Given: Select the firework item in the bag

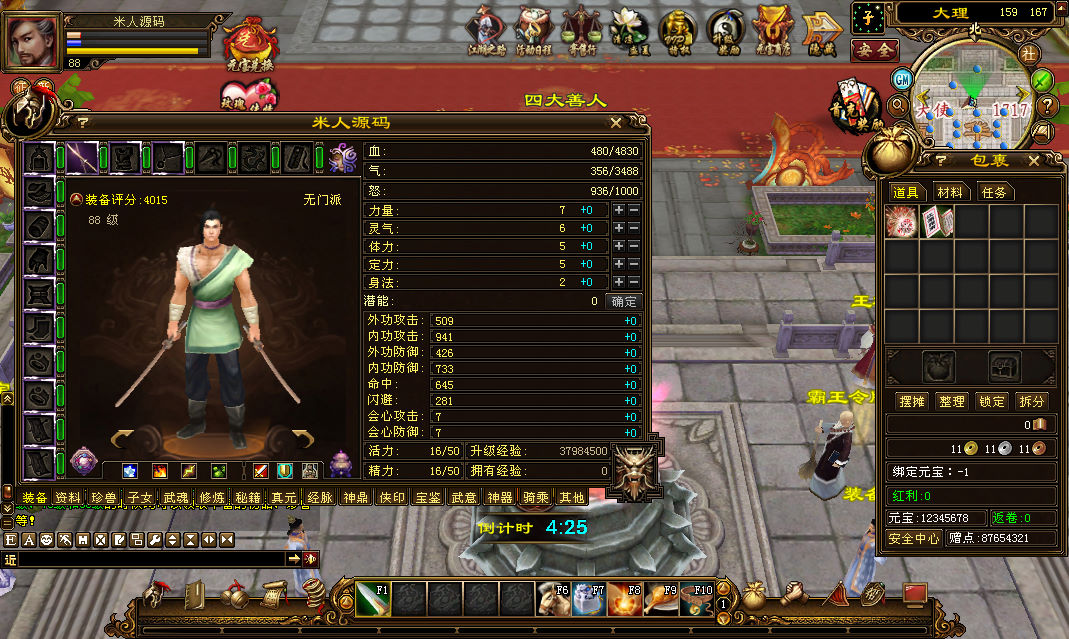Looking at the screenshot, I should [901, 221].
